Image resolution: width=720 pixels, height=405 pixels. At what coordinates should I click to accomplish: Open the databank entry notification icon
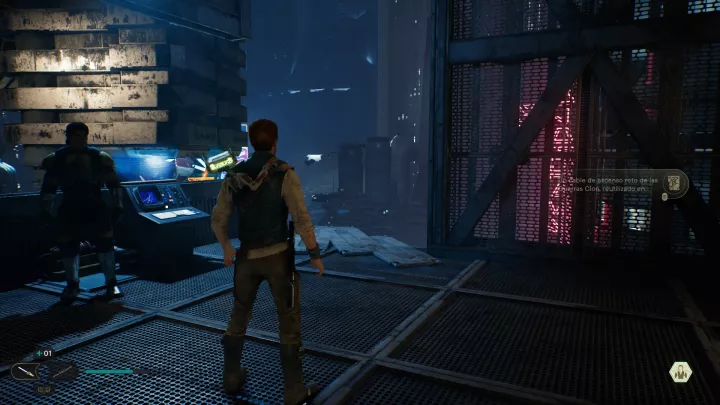[x=674, y=183]
